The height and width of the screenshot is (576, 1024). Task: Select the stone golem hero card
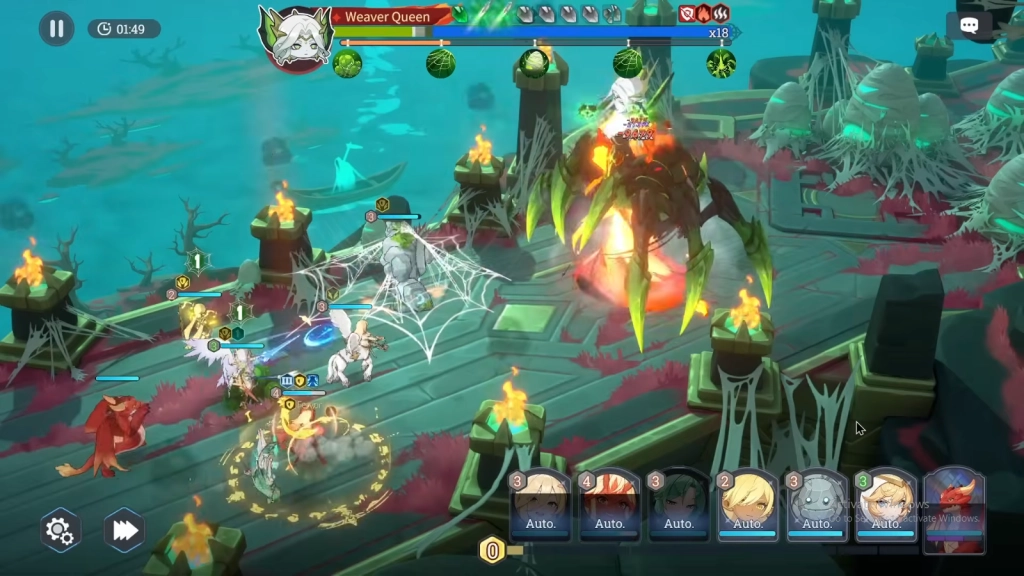coord(816,506)
